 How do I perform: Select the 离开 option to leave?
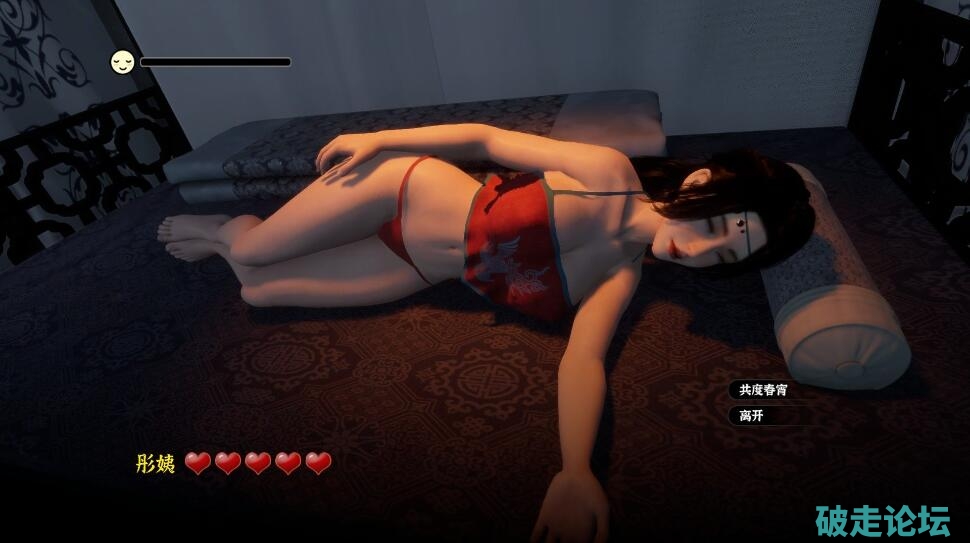click(752, 415)
